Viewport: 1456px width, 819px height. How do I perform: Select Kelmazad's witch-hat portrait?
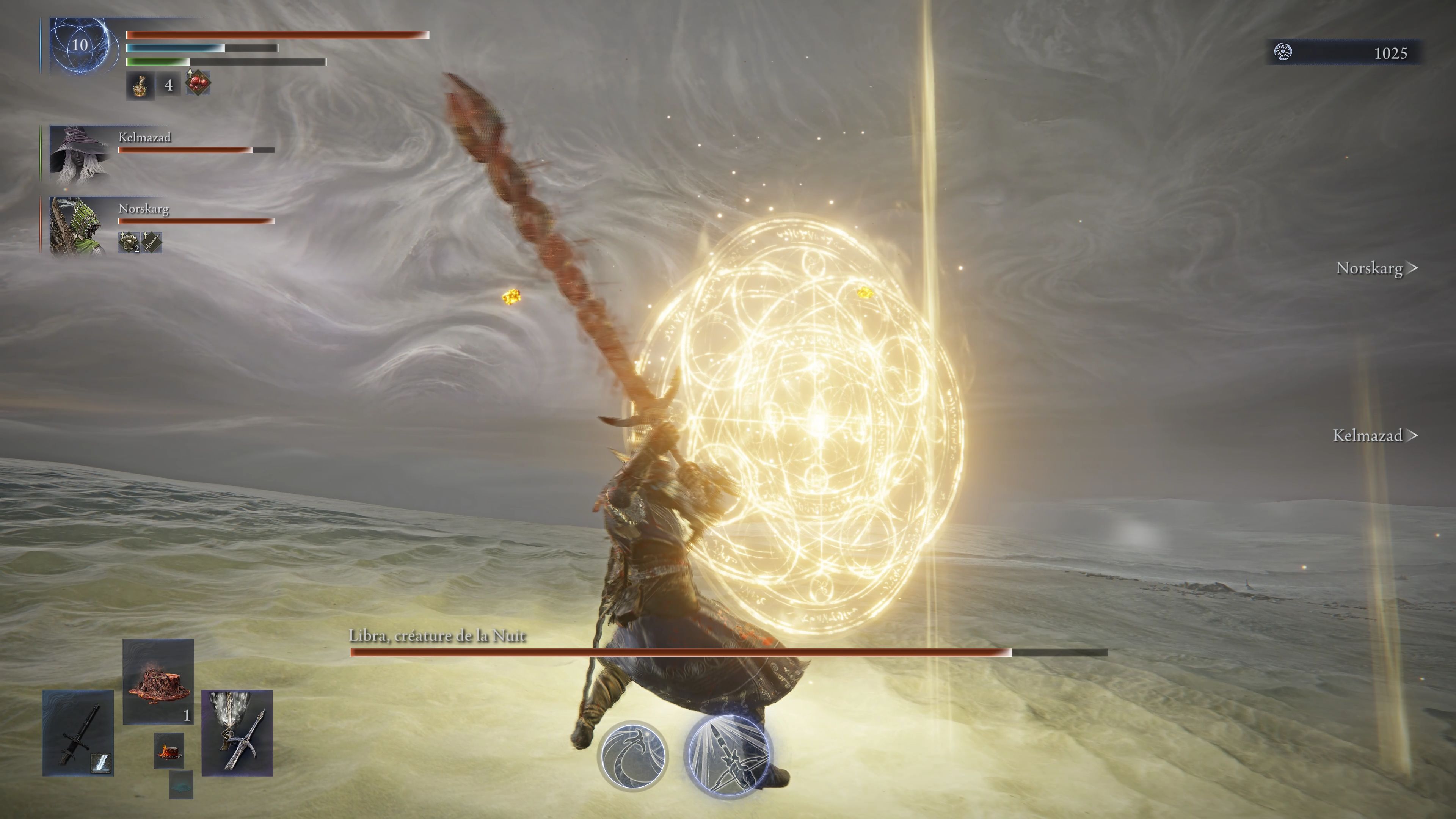point(79,152)
